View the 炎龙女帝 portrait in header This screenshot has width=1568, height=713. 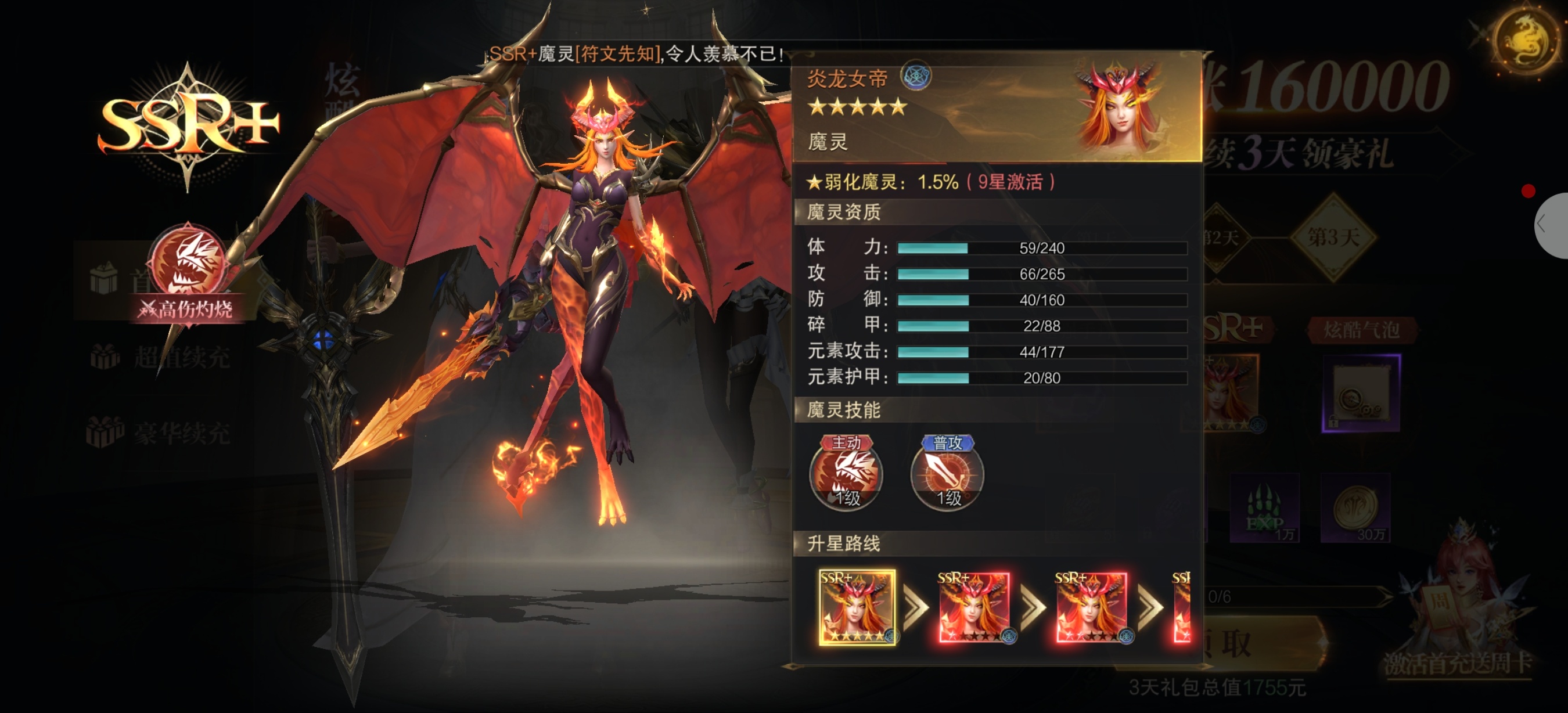1117,107
